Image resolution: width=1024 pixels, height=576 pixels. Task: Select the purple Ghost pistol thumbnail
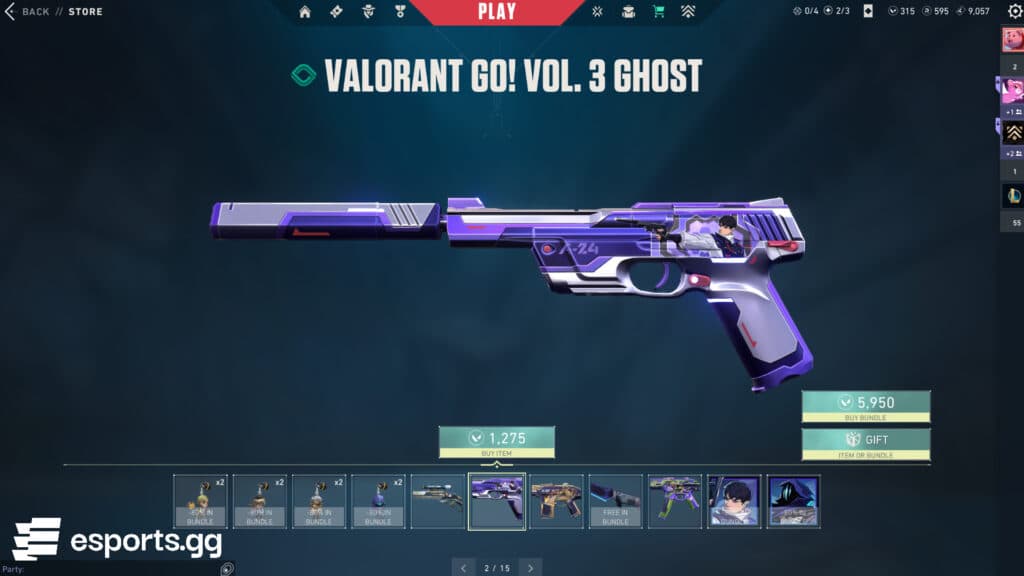[497, 501]
